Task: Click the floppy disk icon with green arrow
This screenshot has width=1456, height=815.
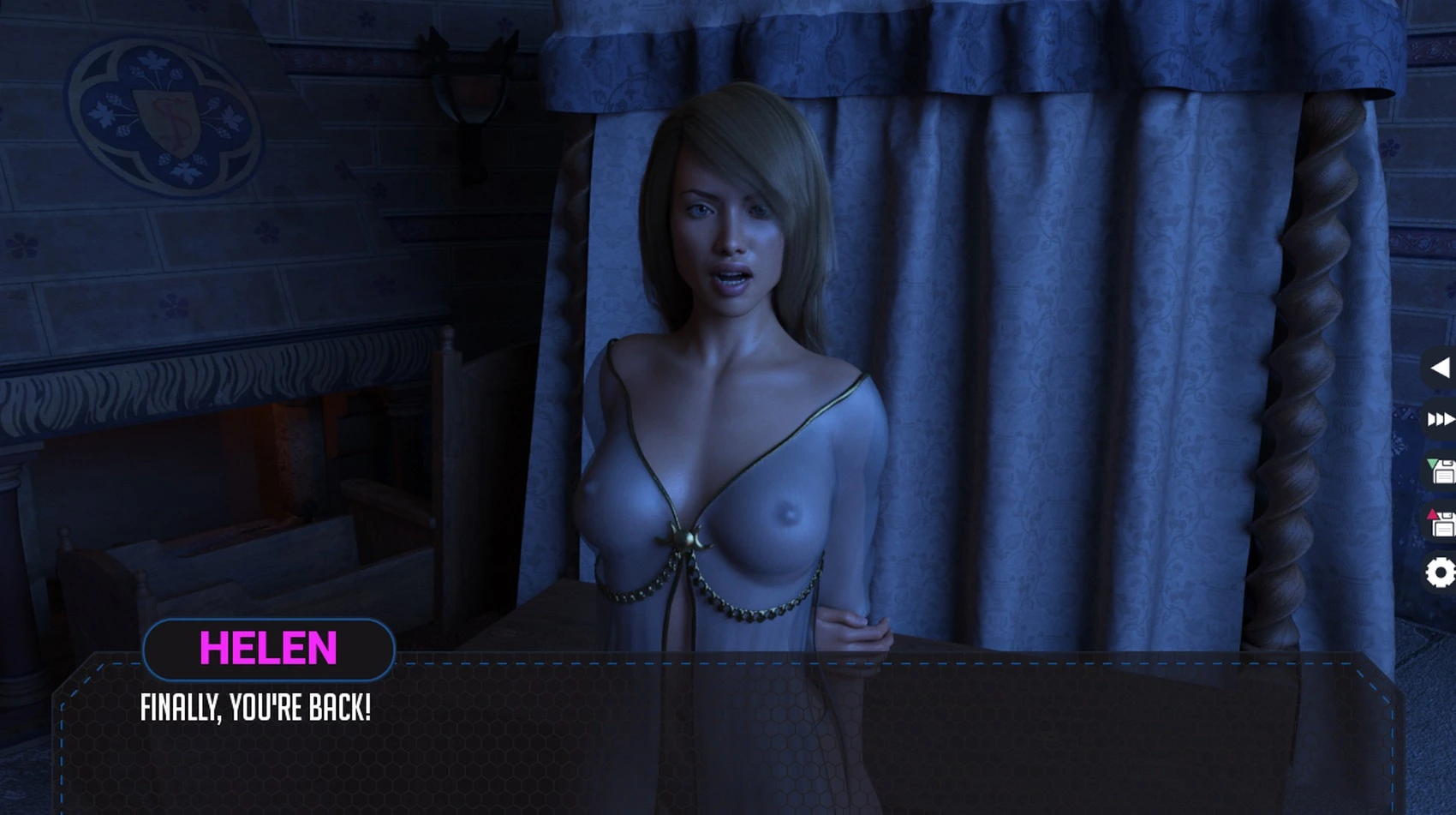Action: (1441, 470)
